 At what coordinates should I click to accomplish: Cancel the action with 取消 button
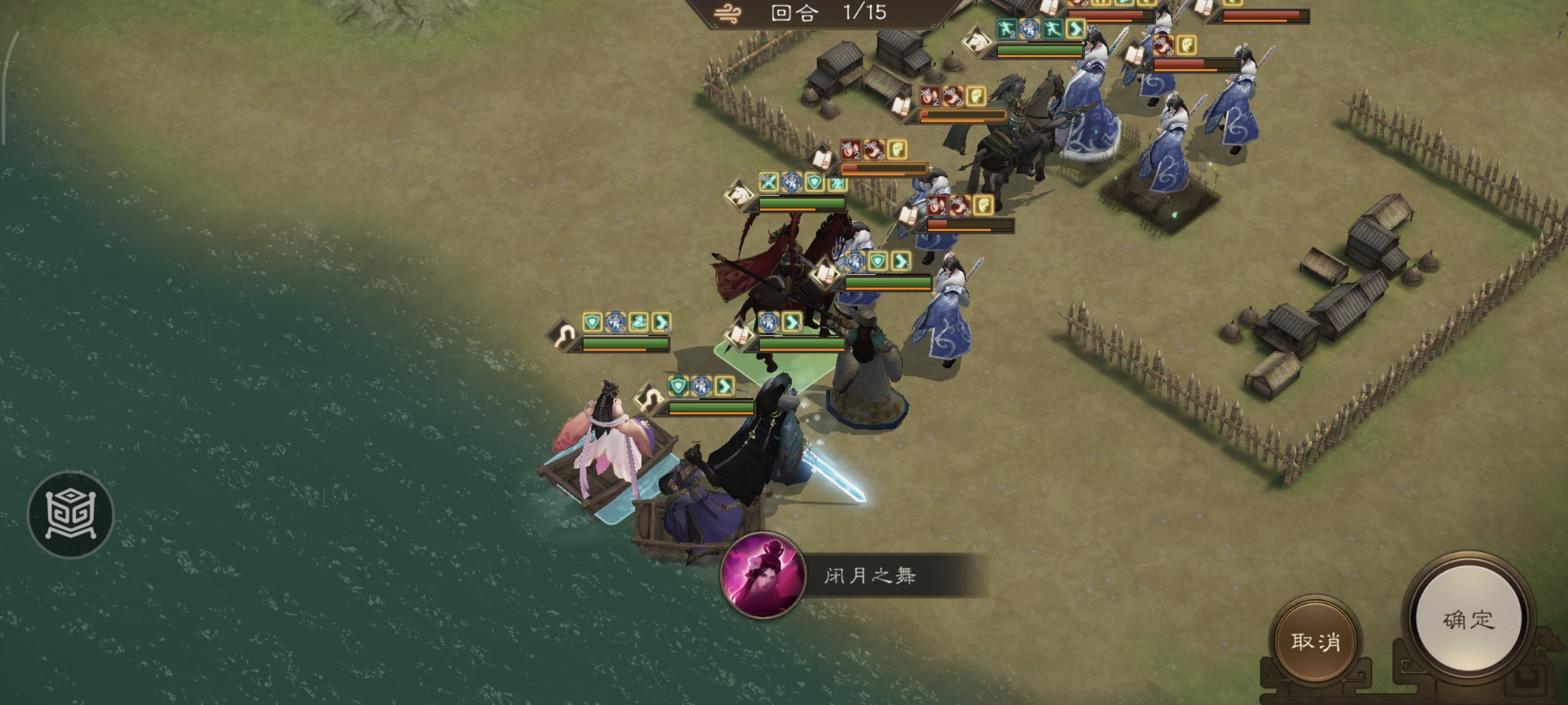[x=1315, y=641]
